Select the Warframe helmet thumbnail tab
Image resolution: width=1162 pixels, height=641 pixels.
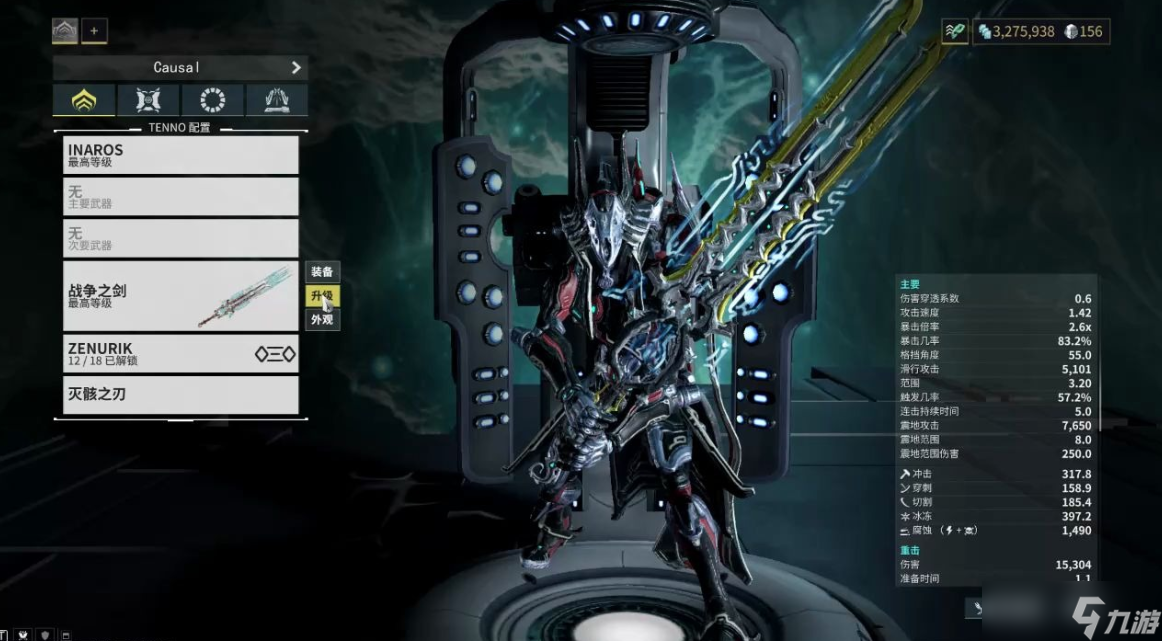click(65, 31)
